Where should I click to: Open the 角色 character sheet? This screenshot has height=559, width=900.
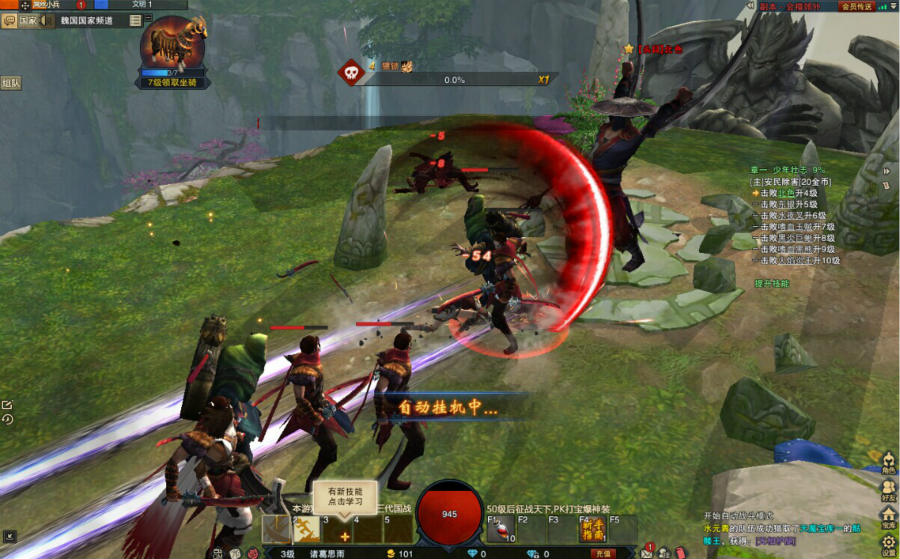888,462
